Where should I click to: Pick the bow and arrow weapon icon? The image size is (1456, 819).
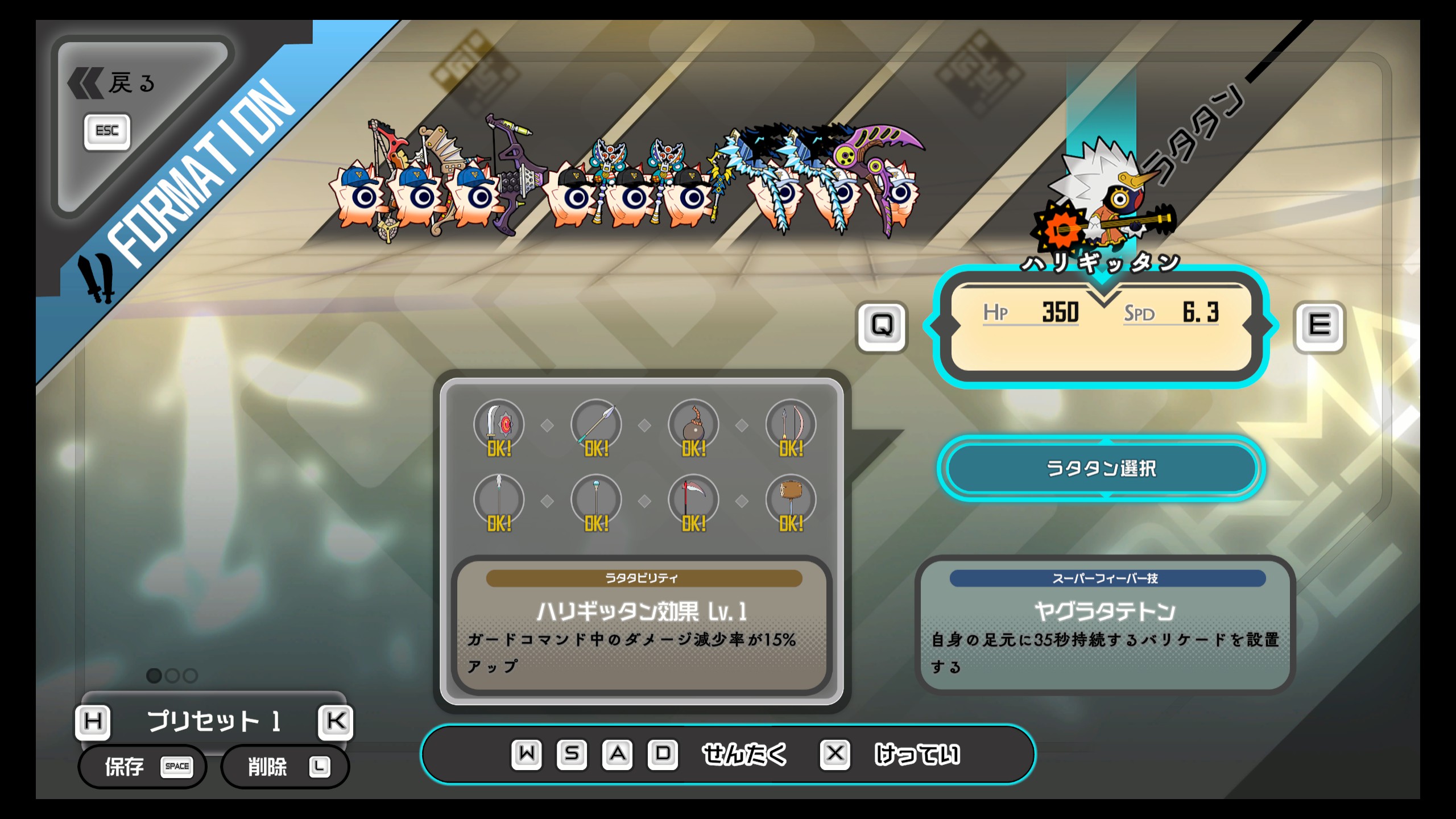[x=791, y=425]
